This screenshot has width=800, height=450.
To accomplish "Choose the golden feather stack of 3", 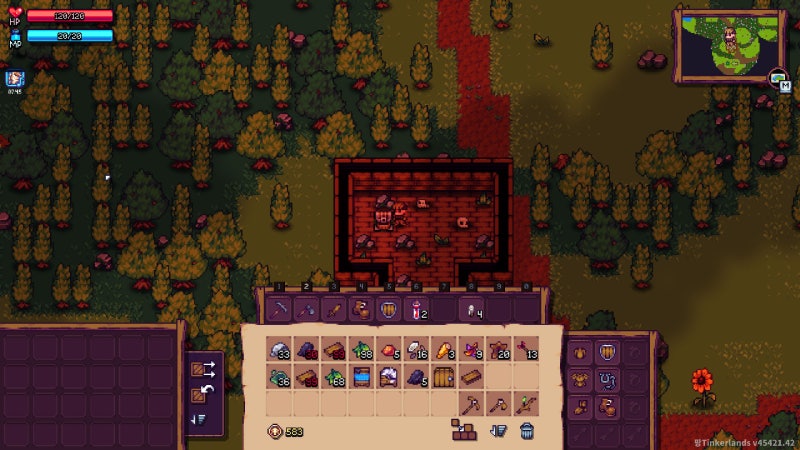I will [x=443, y=350].
